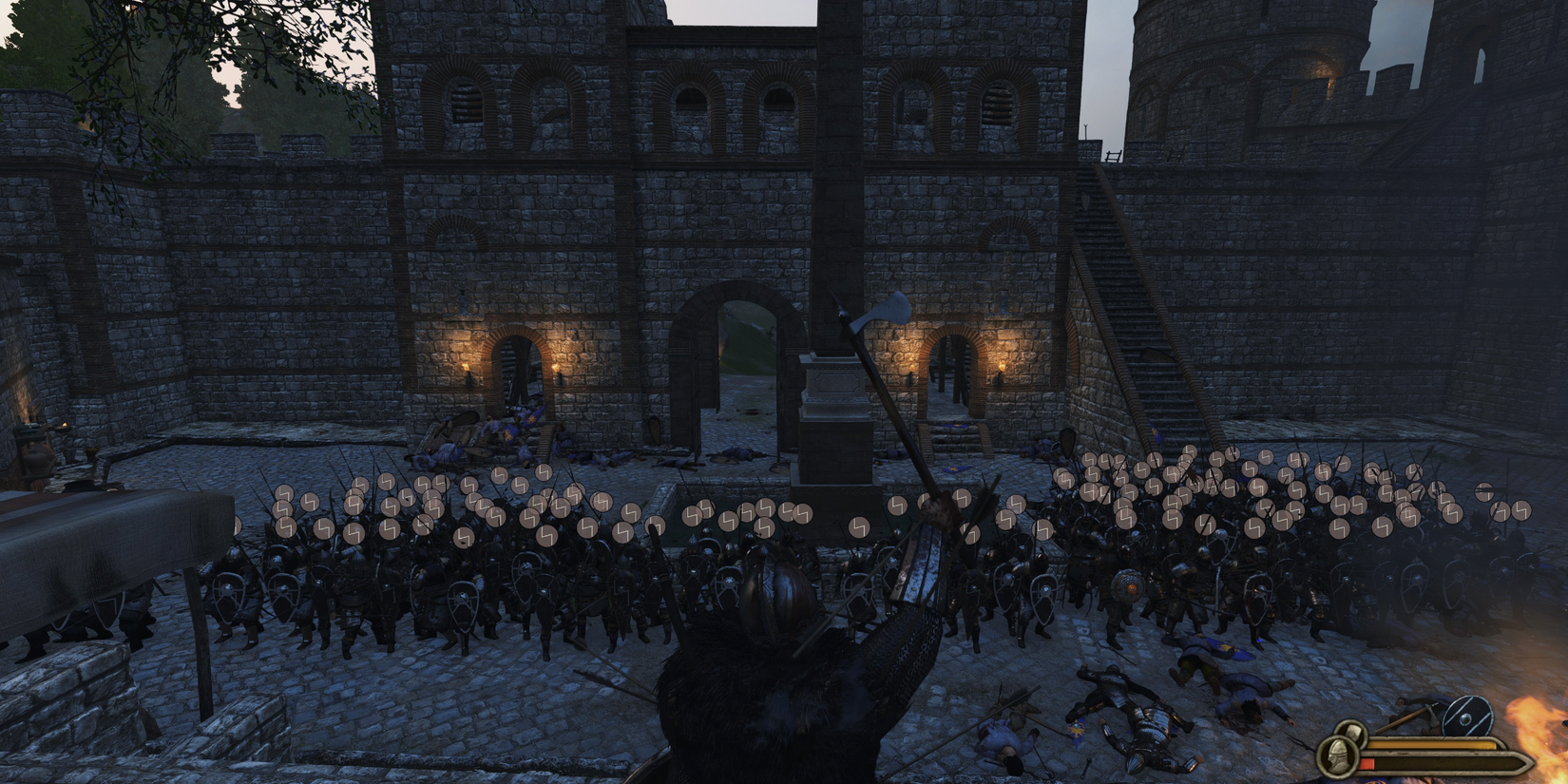This screenshot has width=1568, height=784.
Task: Click the troop marker nearest the stone pedestal
Action: [x=861, y=527]
